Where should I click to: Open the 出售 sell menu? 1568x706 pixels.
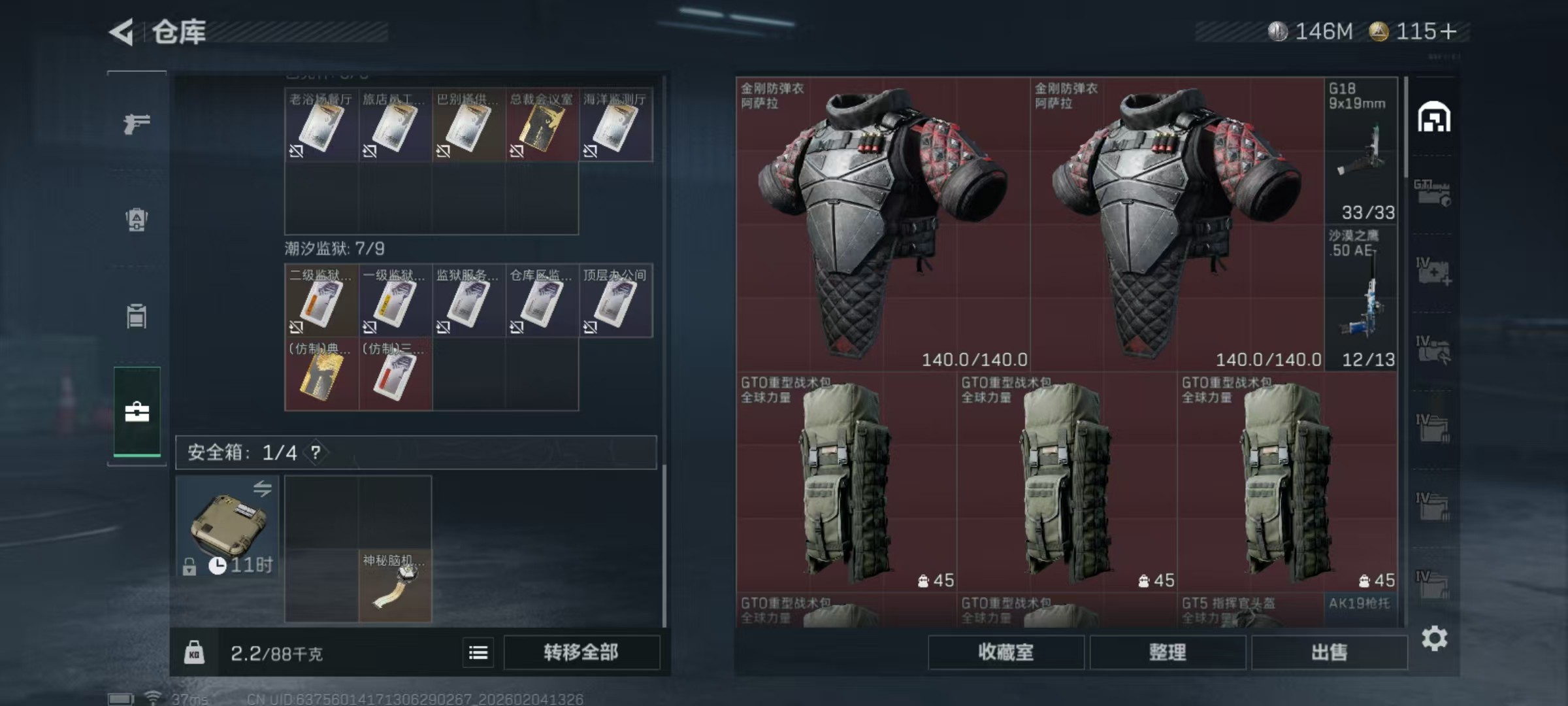pos(1329,652)
